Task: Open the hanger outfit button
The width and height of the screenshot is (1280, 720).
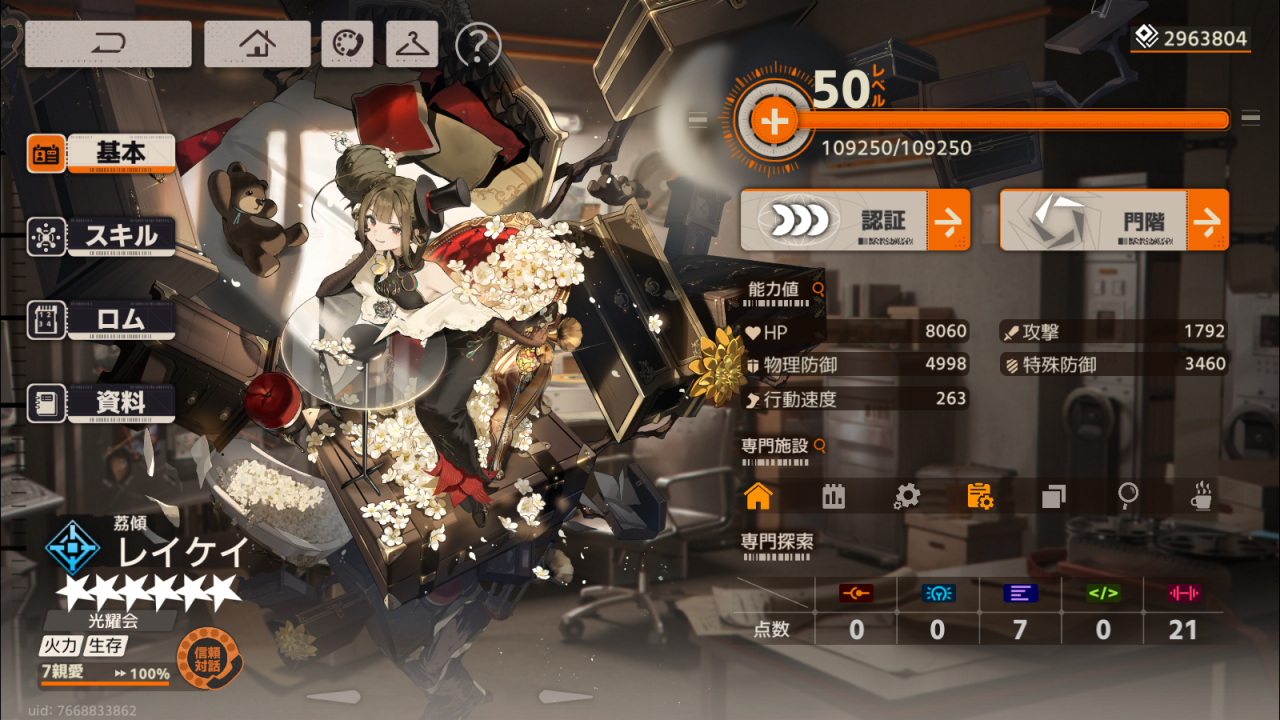Action: [412, 44]
